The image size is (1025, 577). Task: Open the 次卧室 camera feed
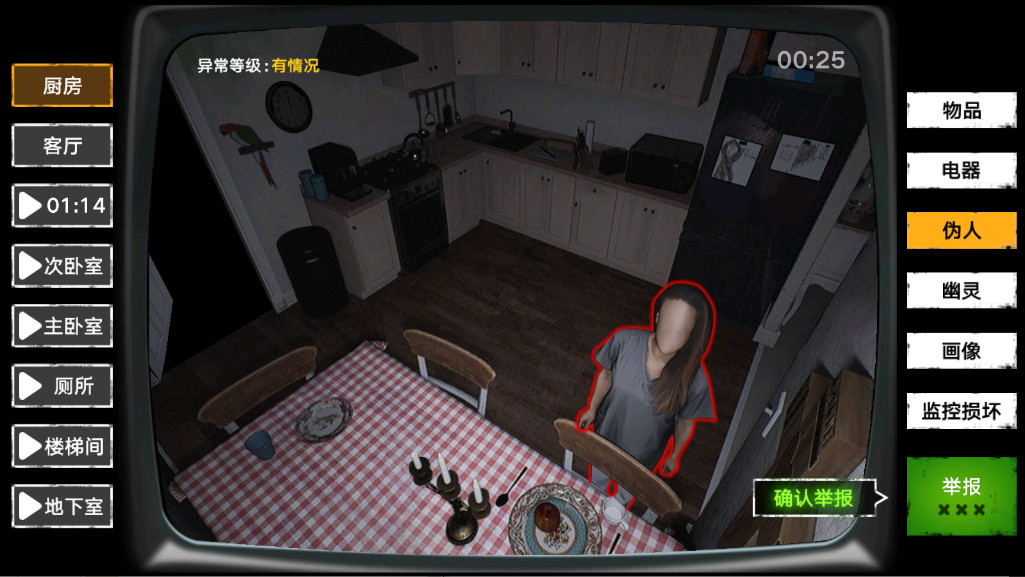pyautogui.click(x=62, y=266)
